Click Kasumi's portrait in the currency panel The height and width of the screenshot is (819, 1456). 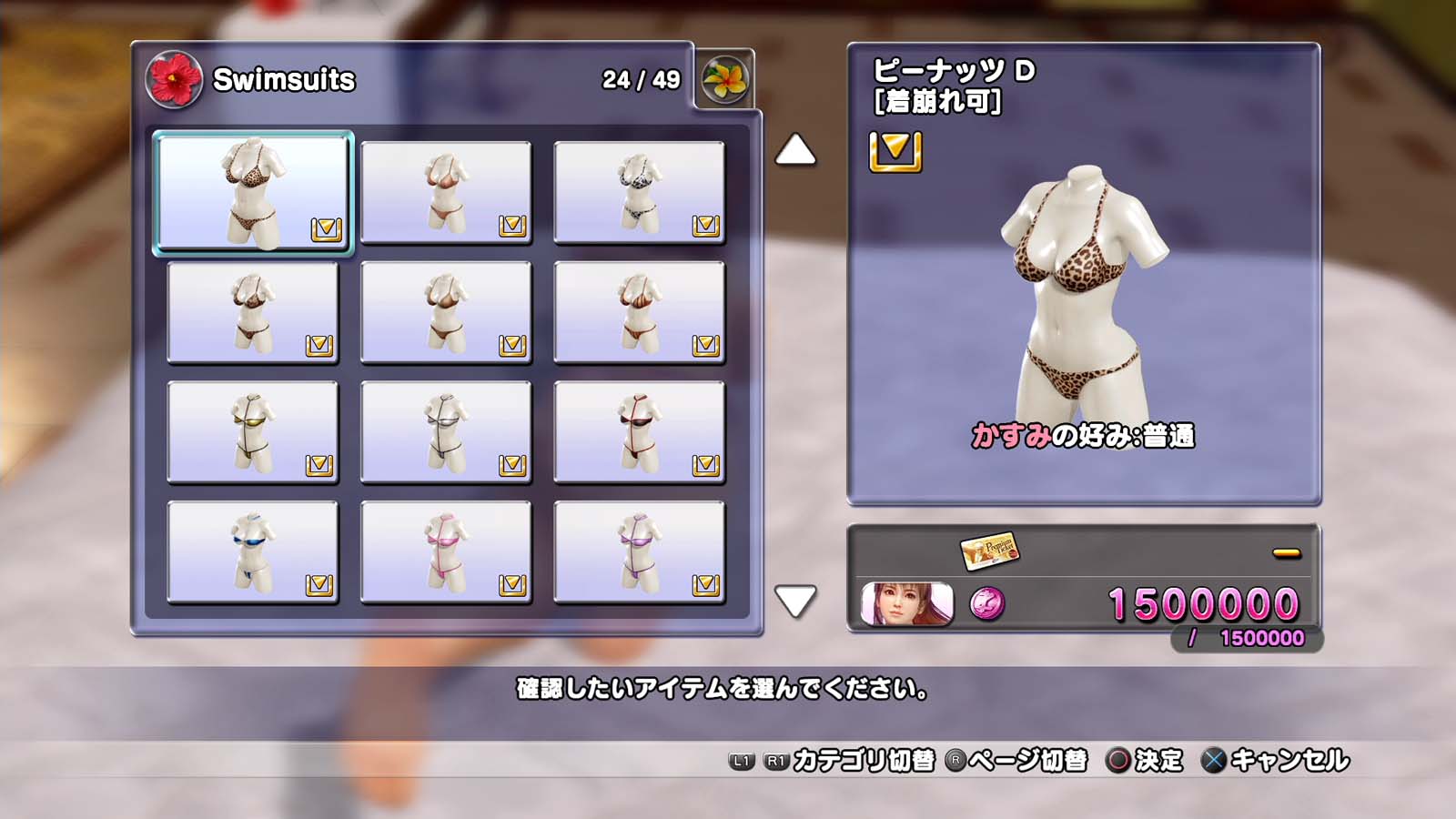906,603
